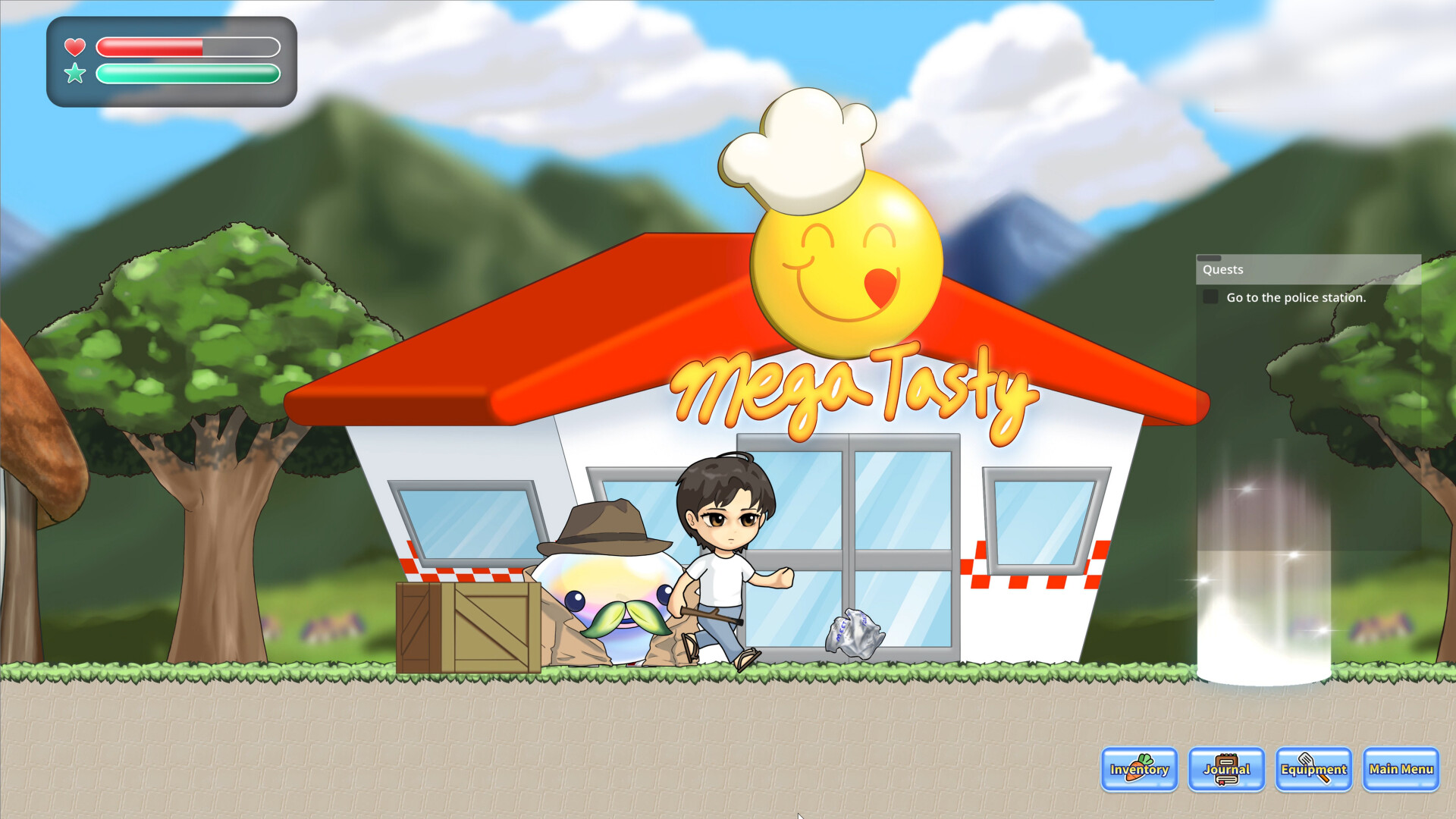Viewport: 1456px width, 819px height.
Task: Select the star icon in the status HUD
Action: click(75, 74)
